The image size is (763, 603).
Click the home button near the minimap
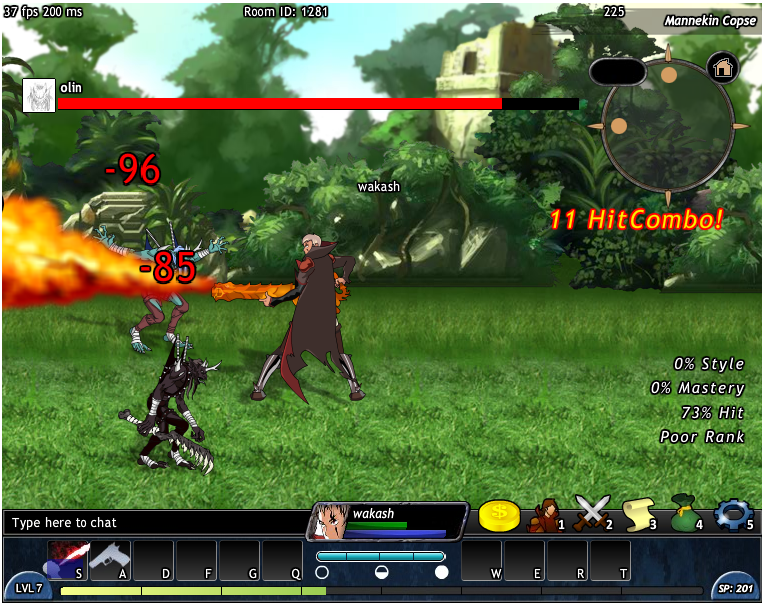click(722, 68)
